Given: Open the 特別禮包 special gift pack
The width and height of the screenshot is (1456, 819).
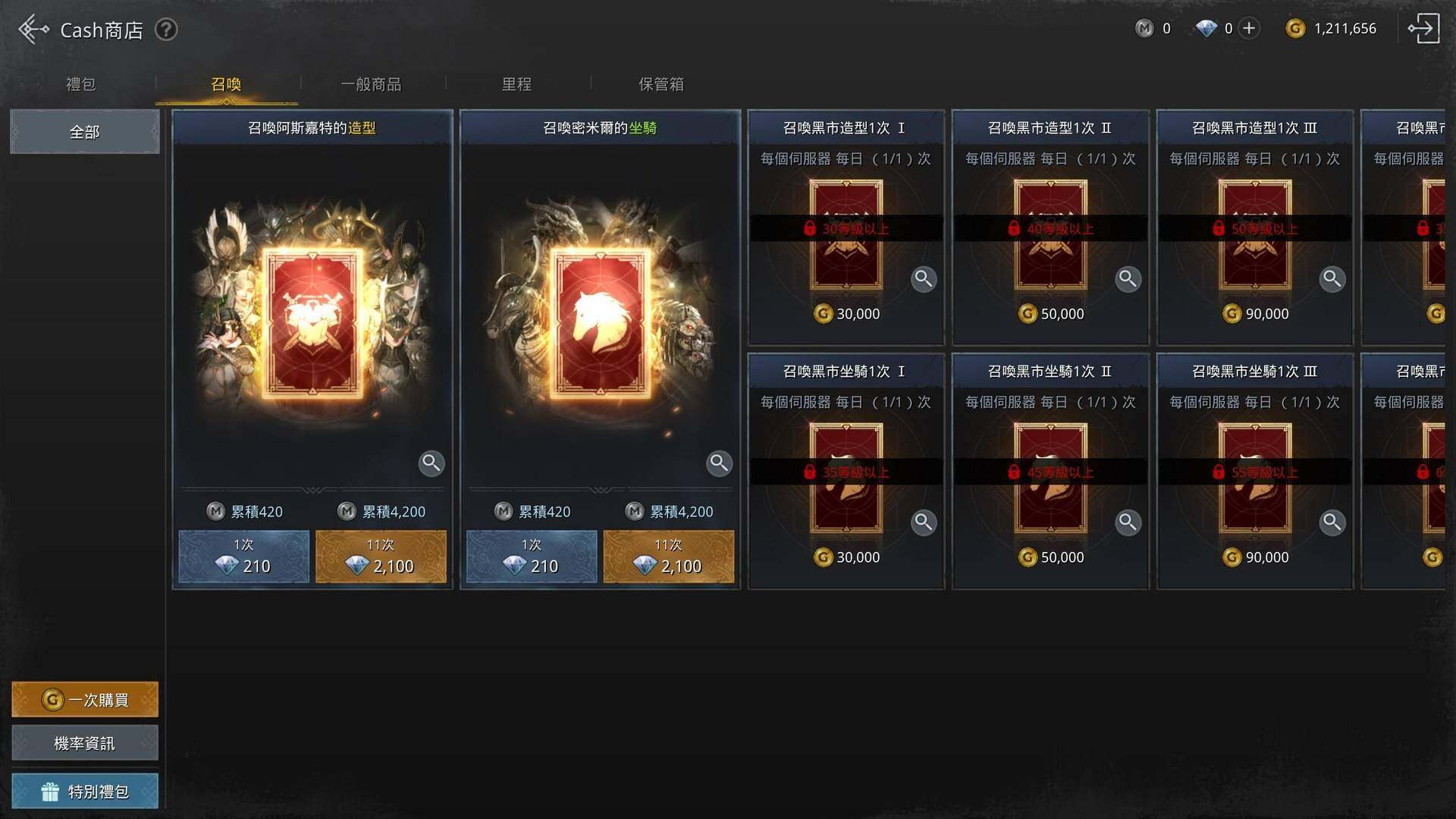Looking at the screenshot, I should [84, 791].
